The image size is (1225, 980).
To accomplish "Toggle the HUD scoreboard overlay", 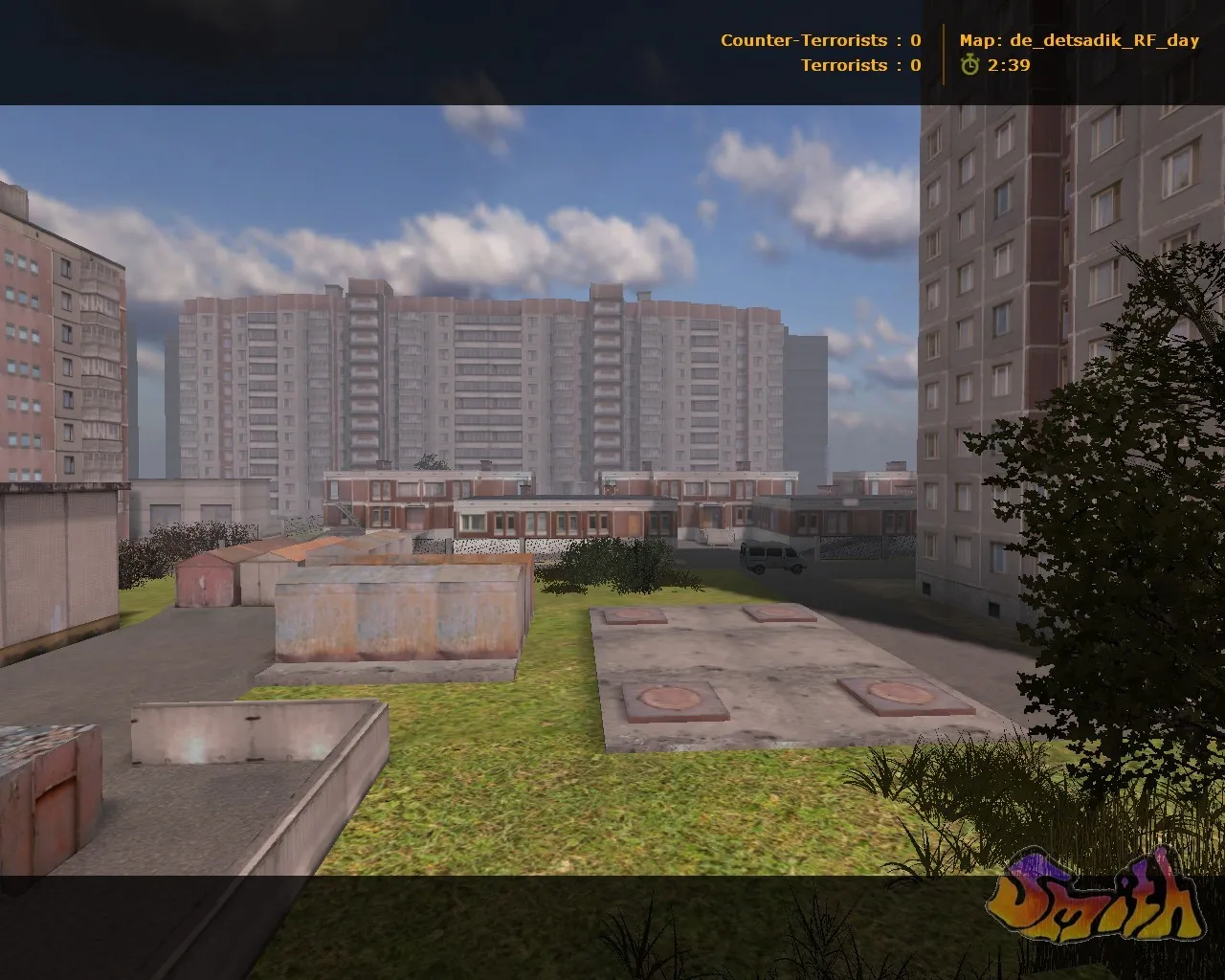I will pos(823,53).
